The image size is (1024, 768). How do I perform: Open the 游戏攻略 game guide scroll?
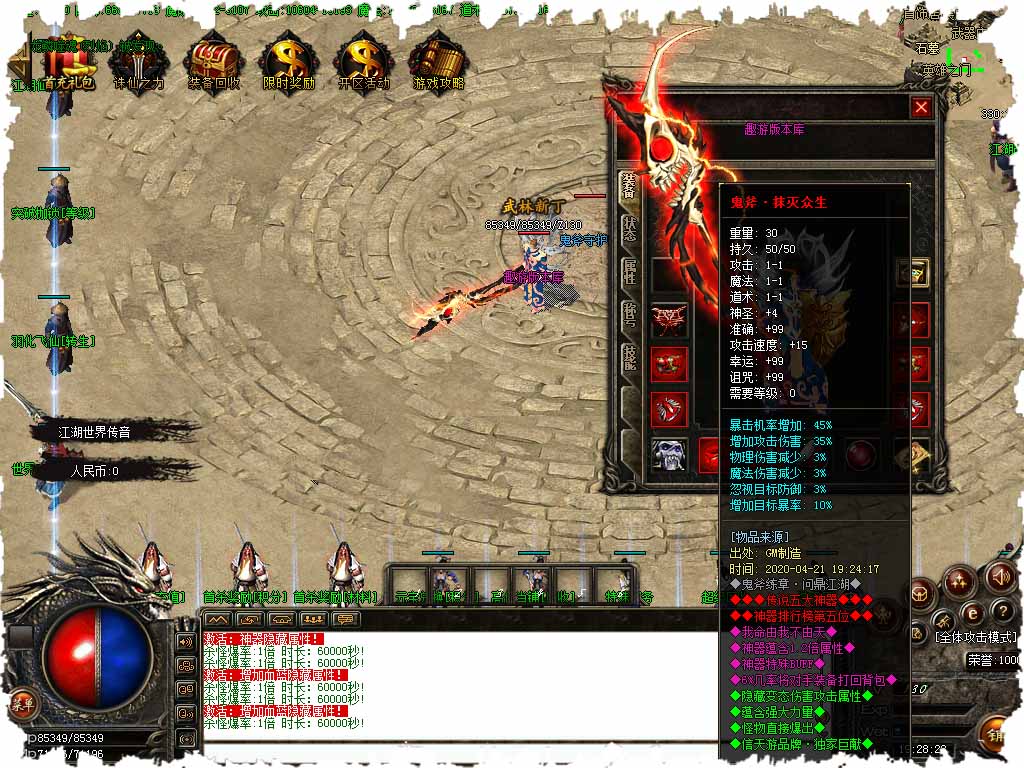point(438,63)
